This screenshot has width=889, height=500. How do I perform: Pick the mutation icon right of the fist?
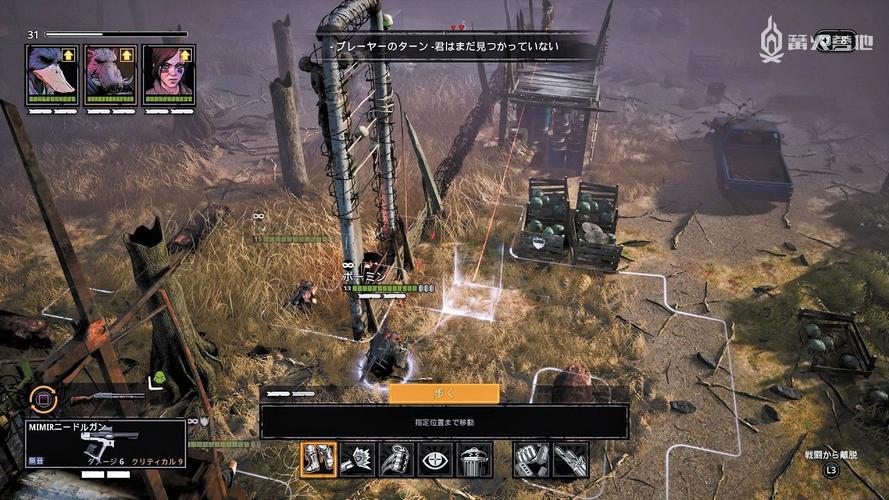point(570,460)
